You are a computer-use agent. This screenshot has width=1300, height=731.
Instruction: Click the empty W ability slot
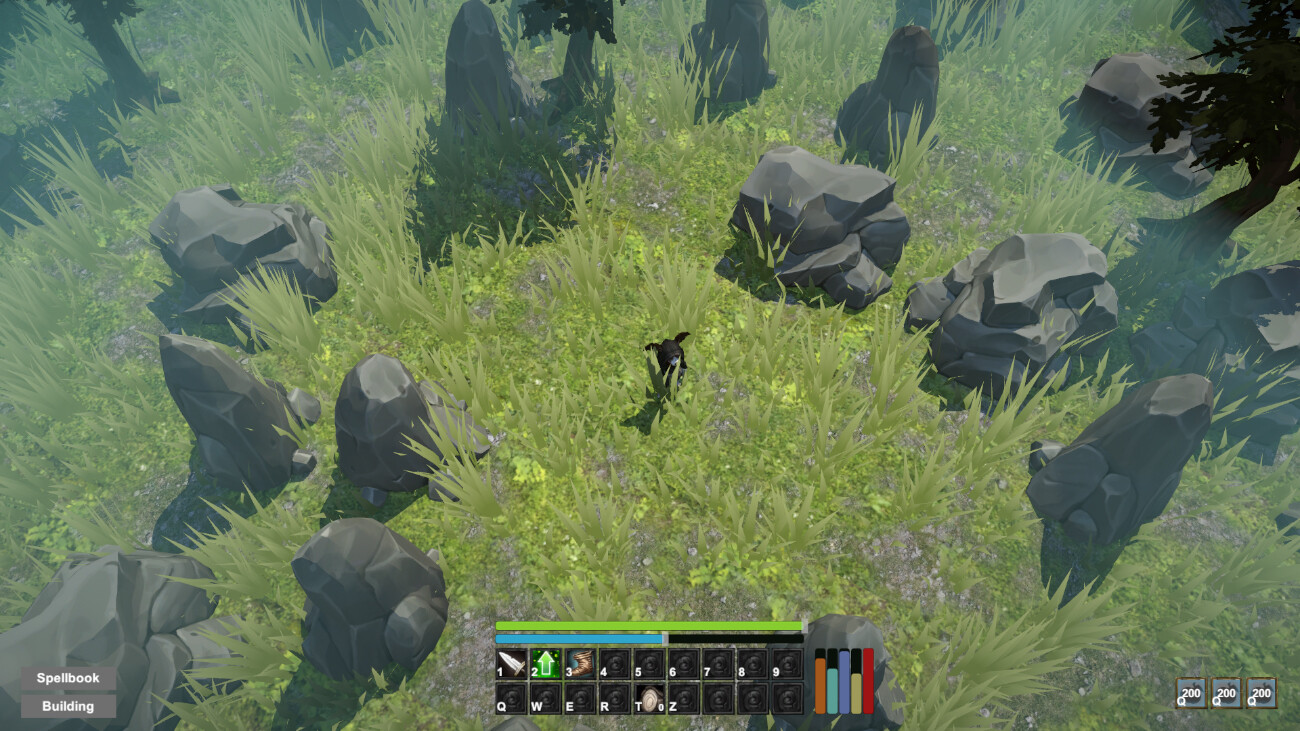pos(545,695)
